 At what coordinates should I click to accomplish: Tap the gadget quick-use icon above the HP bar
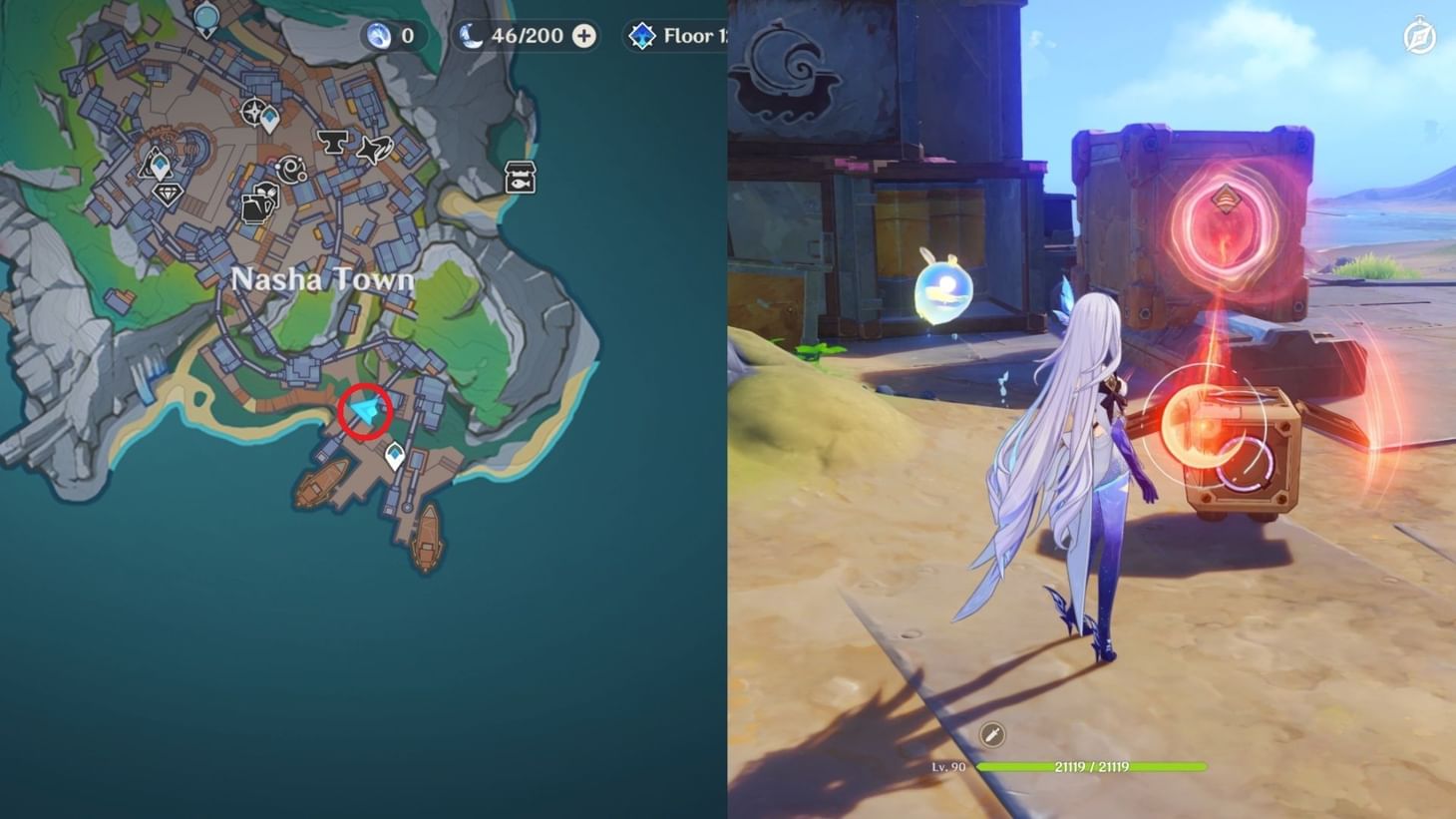[991, 735]
